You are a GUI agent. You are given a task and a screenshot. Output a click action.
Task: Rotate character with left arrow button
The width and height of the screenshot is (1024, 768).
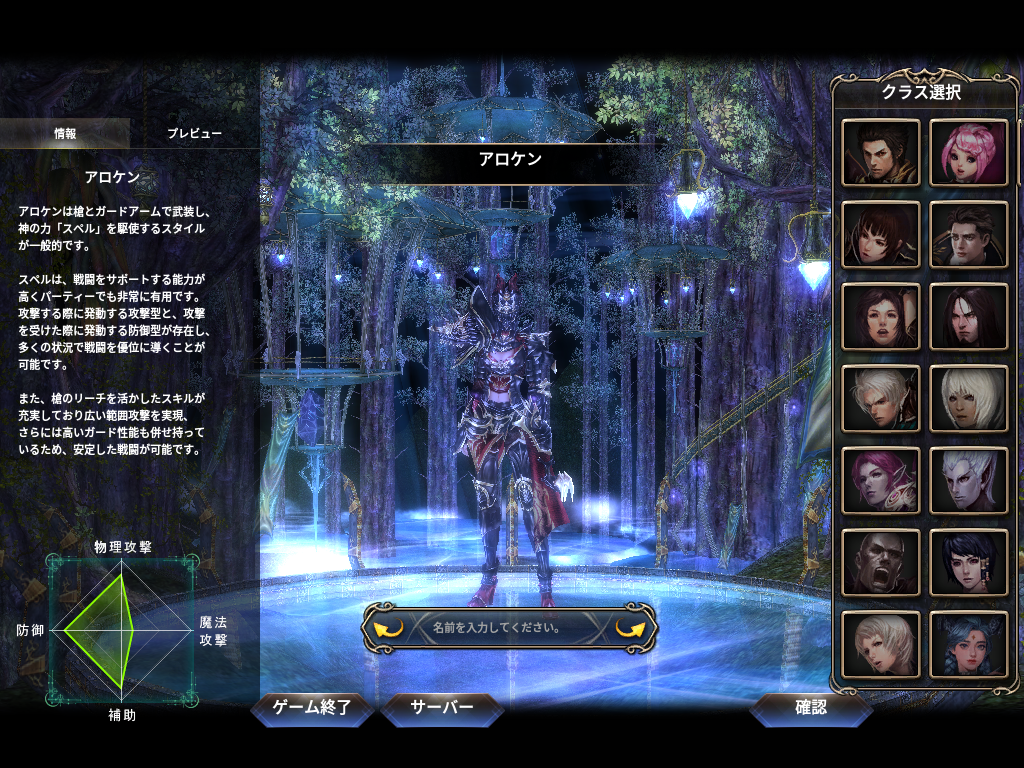388,628
